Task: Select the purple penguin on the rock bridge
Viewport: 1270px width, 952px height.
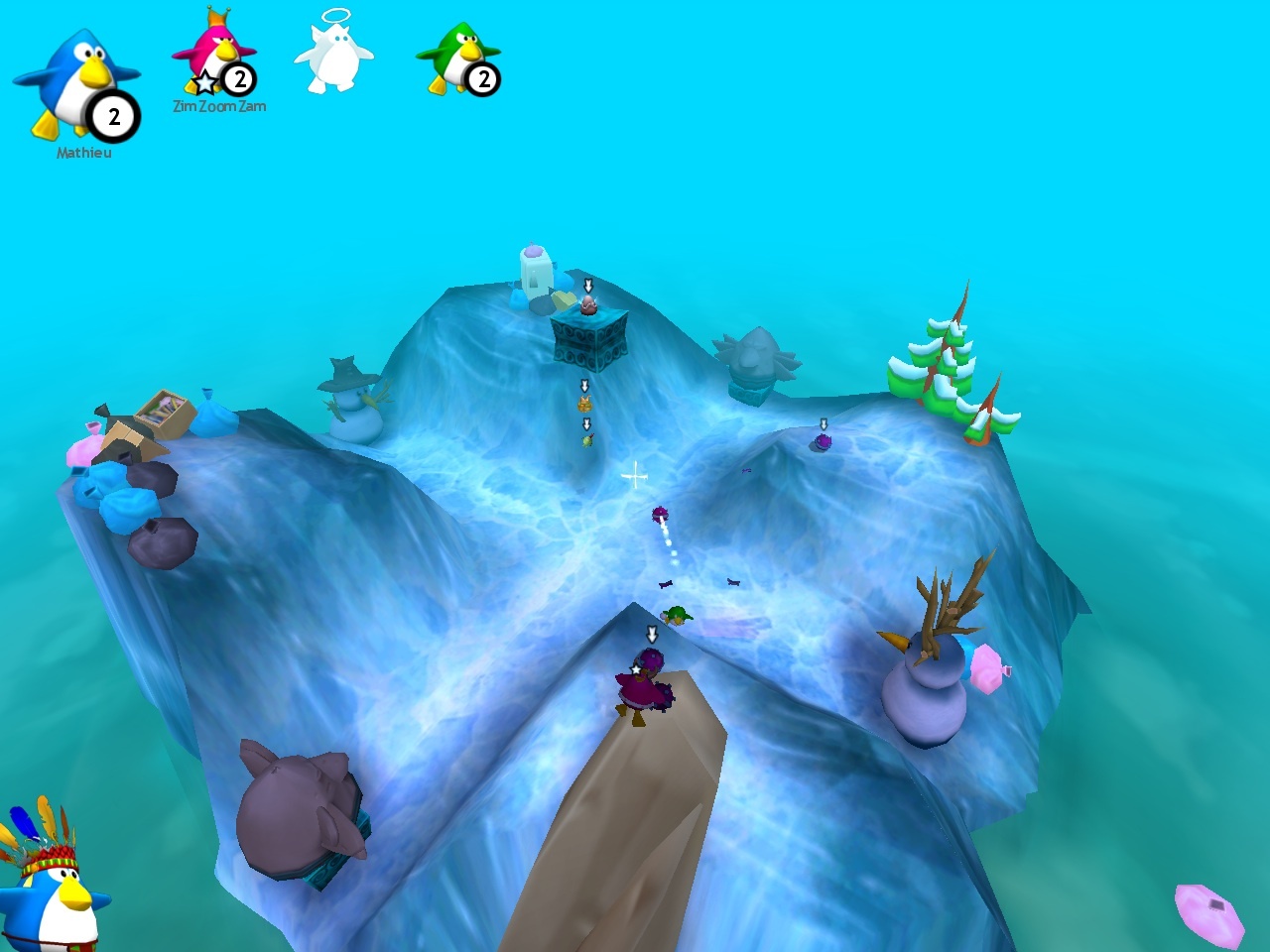Action: (x=644, y=686)
